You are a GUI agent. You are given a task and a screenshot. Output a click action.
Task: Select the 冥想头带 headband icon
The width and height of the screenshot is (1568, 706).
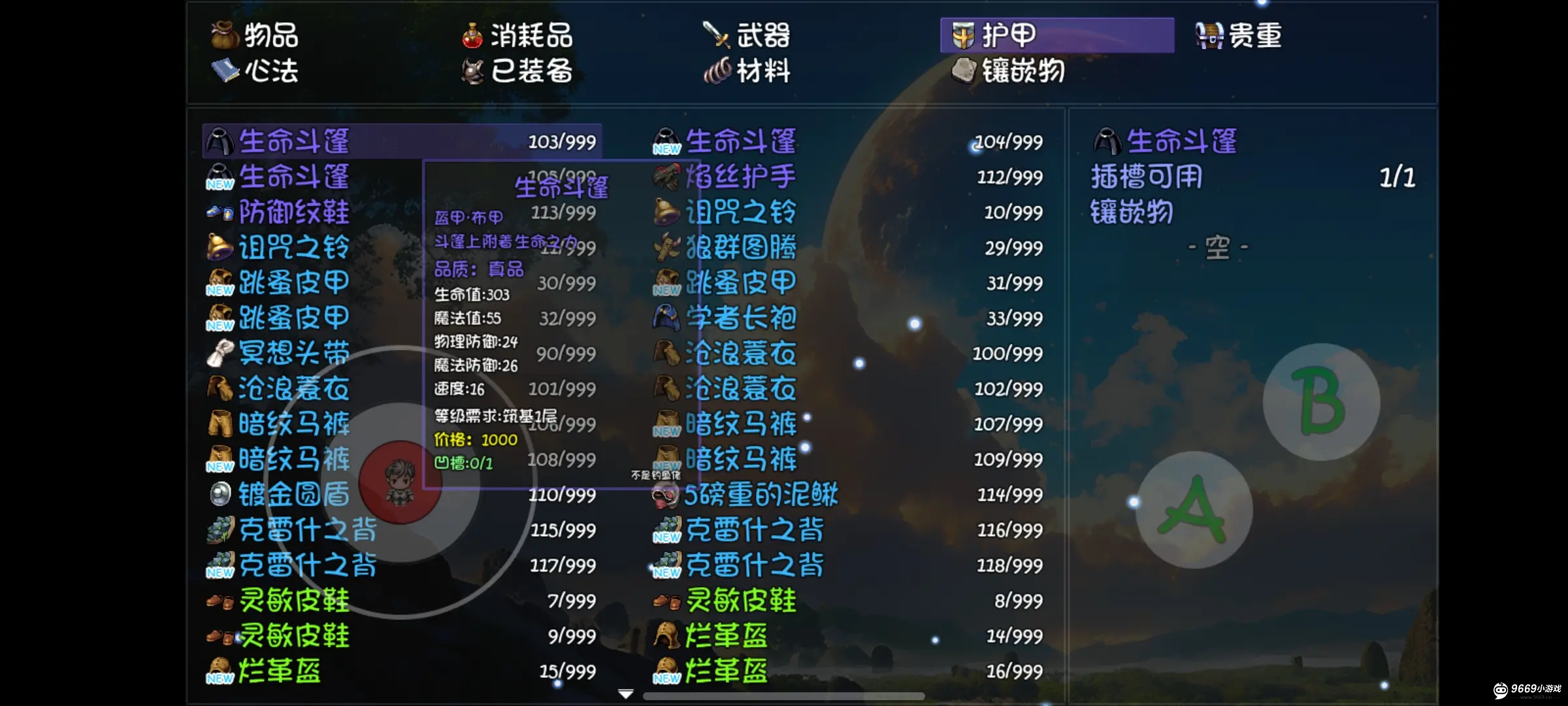(219, 353)
